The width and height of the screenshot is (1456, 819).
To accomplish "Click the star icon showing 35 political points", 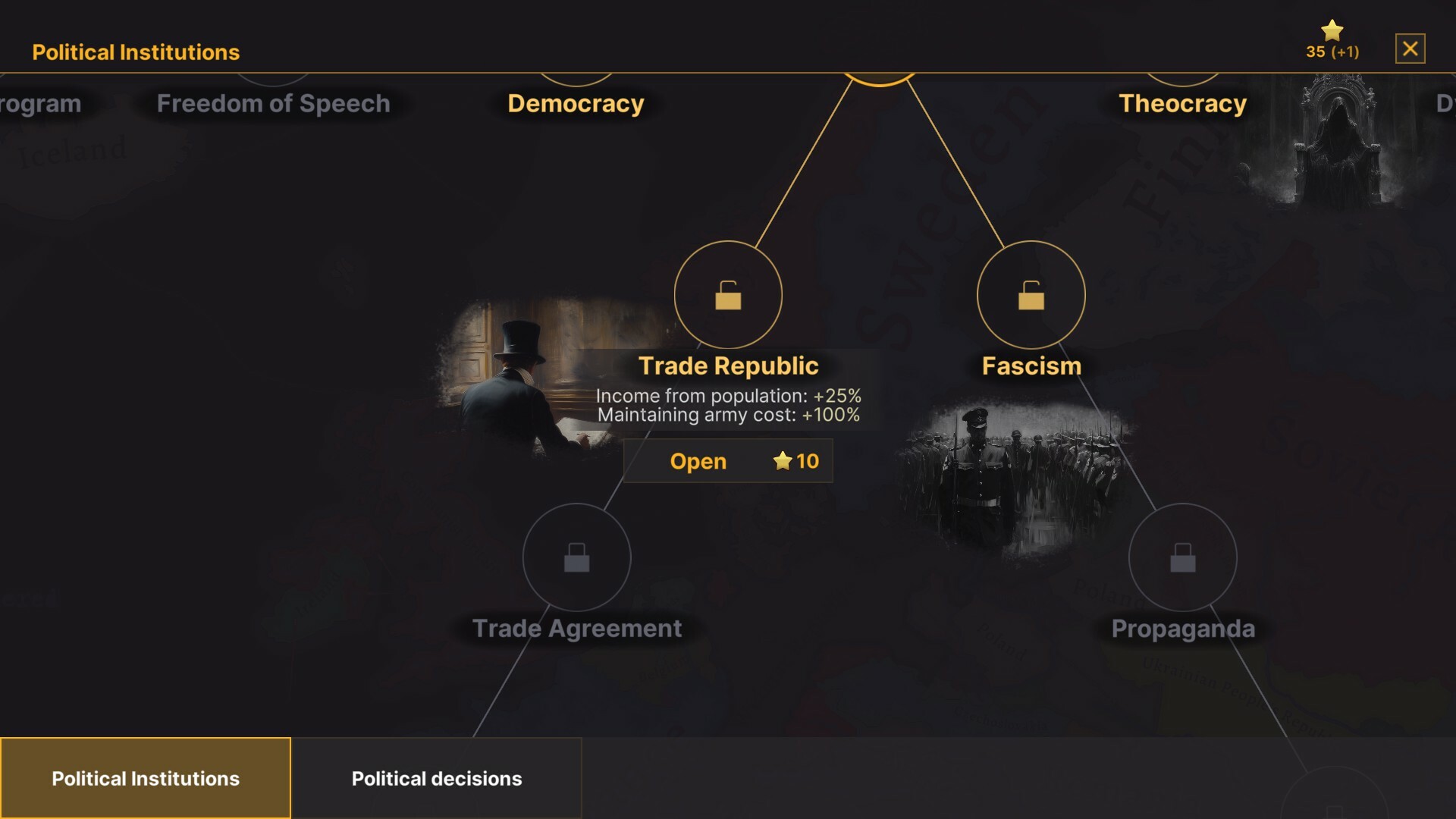I will click(1330, 30).
